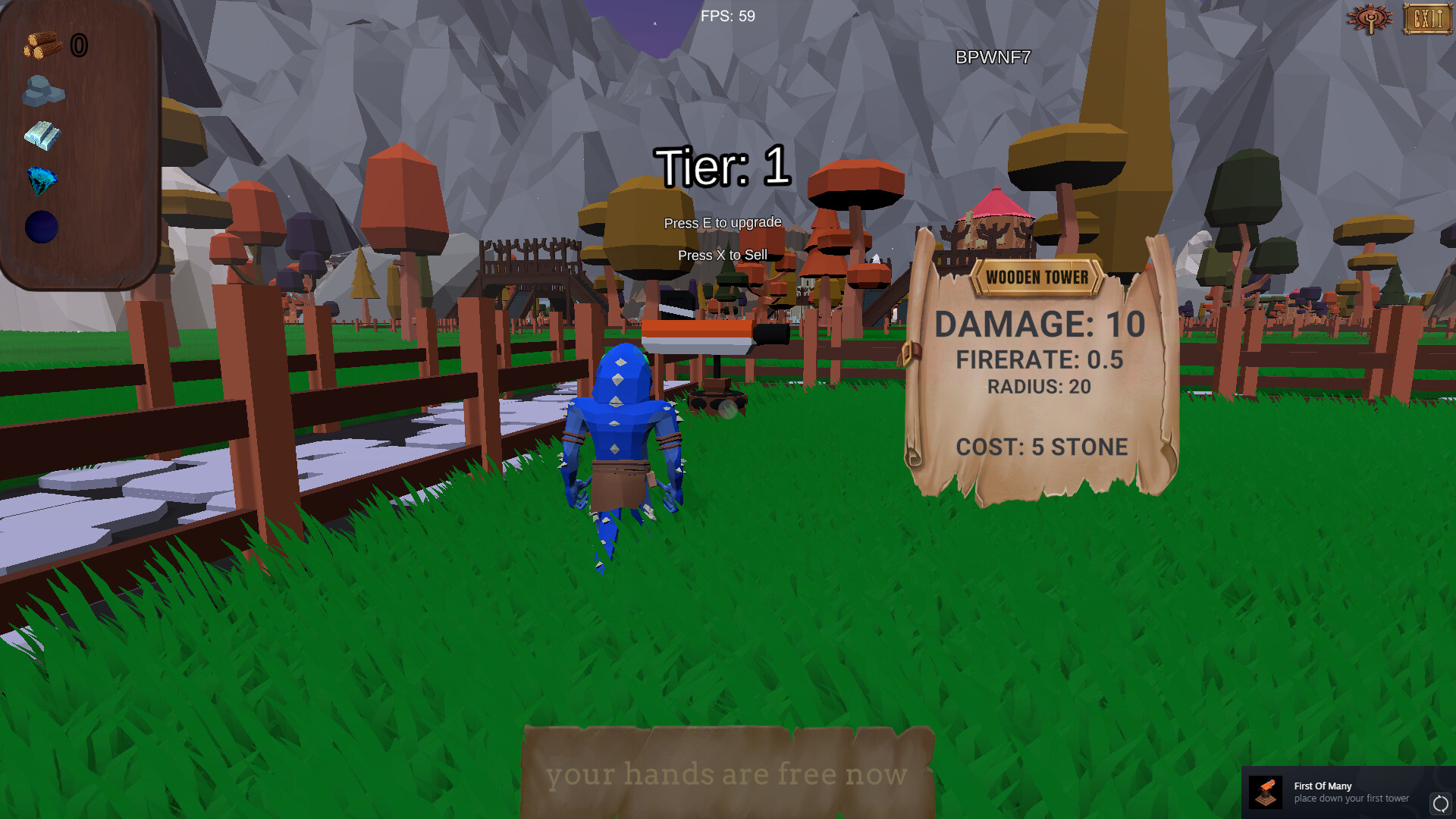Click the FIRERATE: 0.5 stat line
The width and height of the screenshot is (1456, 819).
coord(1040,360)
